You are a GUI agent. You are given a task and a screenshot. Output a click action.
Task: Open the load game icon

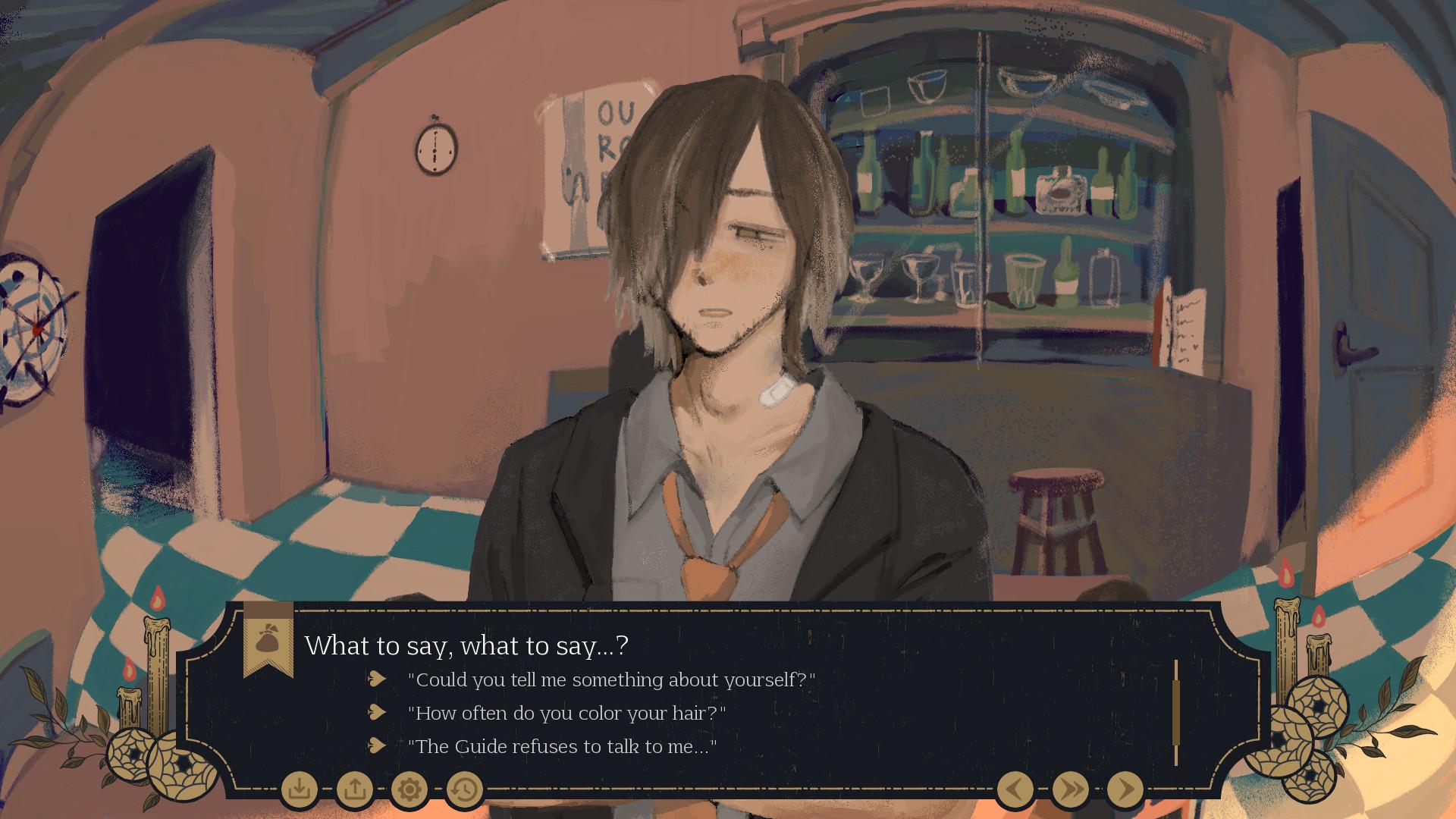[354, 789]
